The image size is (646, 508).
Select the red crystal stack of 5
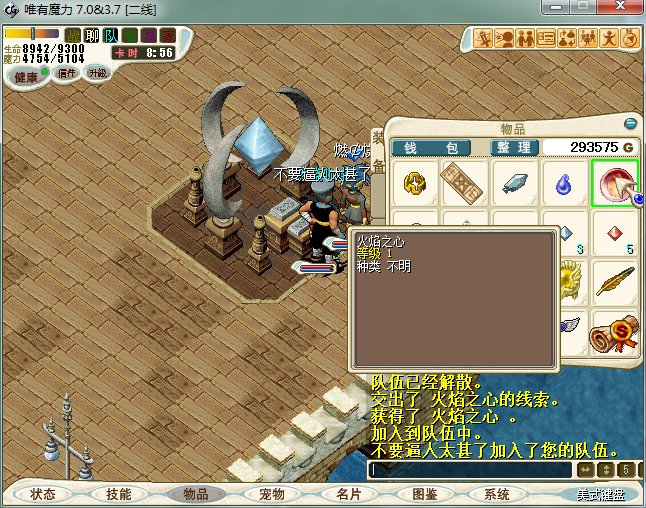615,235
